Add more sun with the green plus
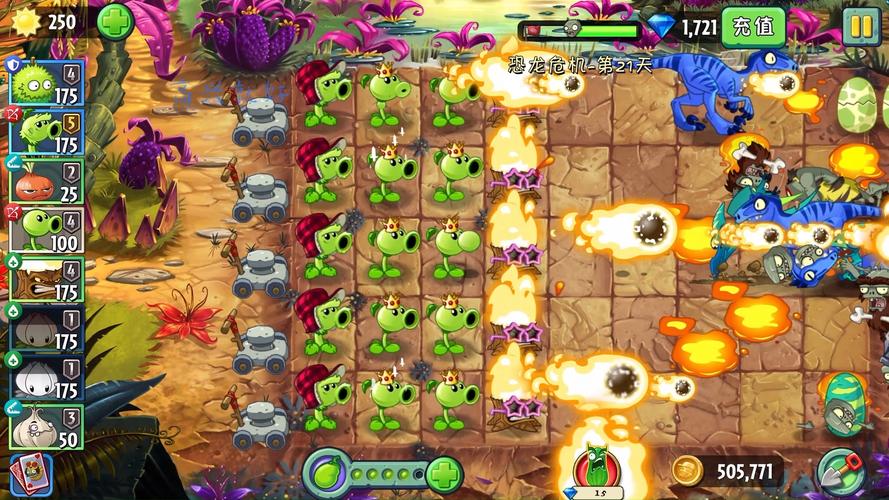 [x=115, y=21]
